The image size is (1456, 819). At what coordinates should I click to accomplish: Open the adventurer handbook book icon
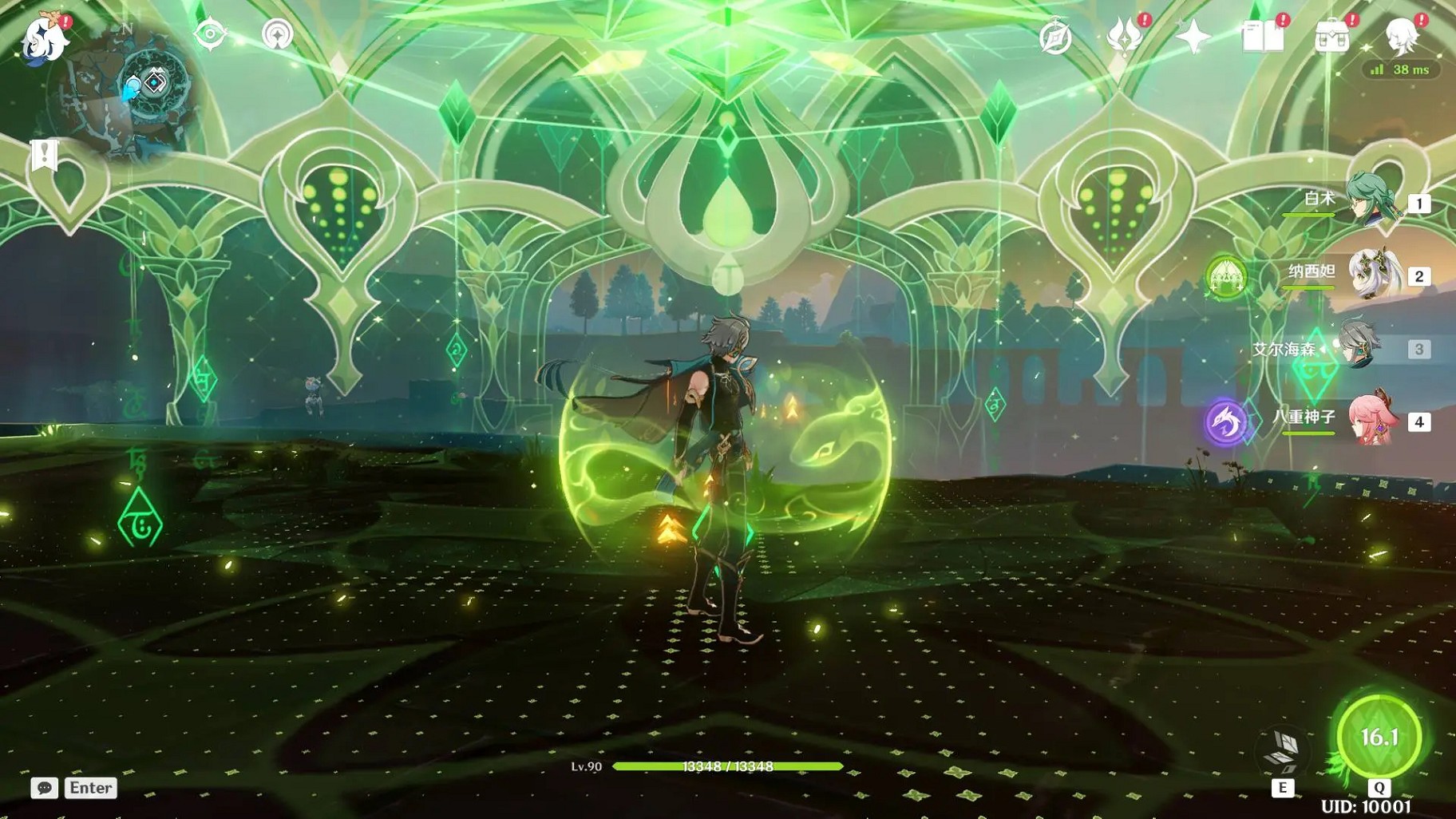point(1262,37)
